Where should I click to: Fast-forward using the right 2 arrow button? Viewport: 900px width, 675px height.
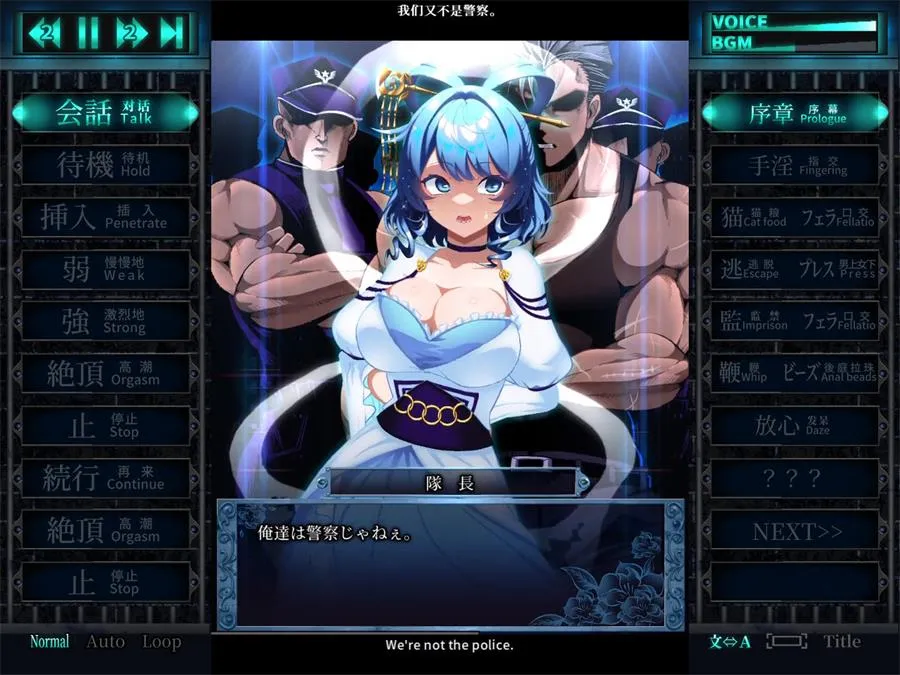click(131, 33)
